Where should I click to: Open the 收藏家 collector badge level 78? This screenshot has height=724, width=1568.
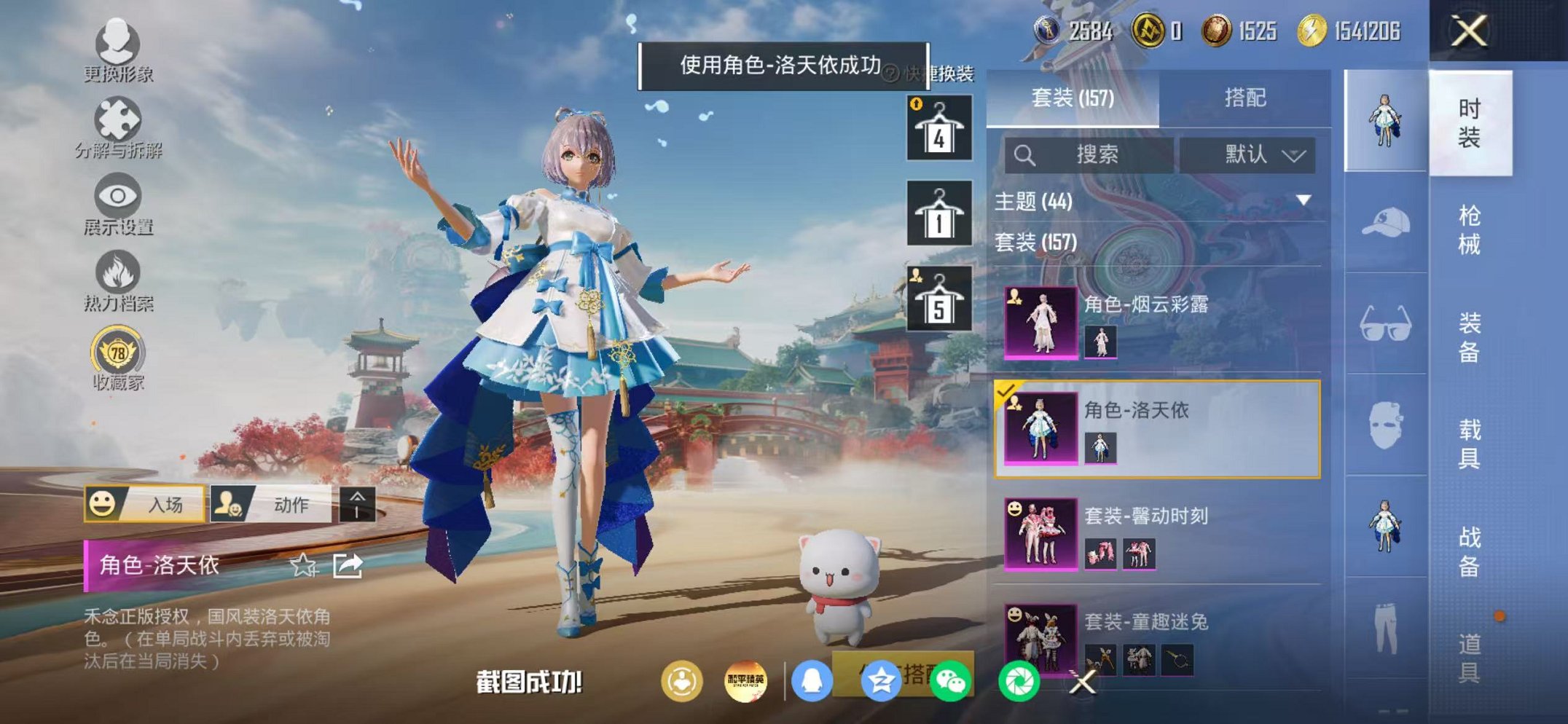click(119, 350)
